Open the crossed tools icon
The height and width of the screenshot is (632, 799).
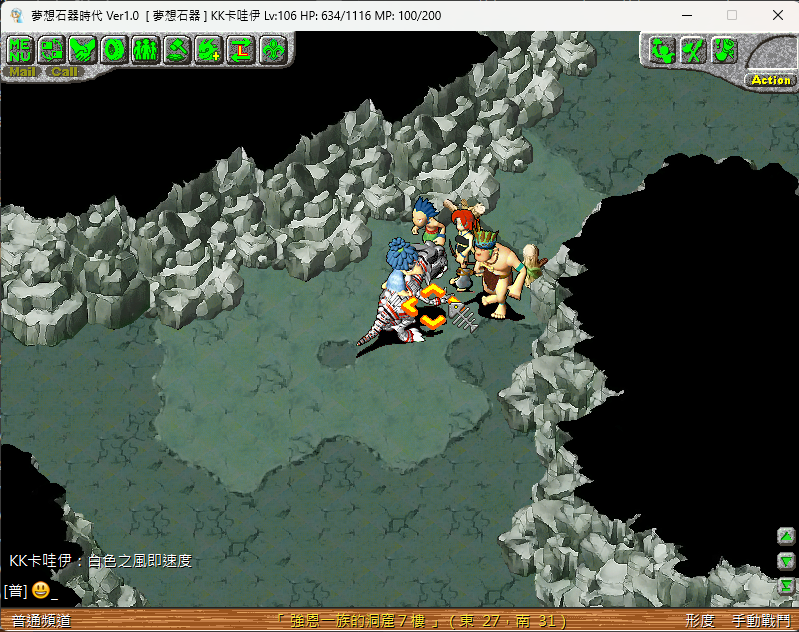[693, 49]
